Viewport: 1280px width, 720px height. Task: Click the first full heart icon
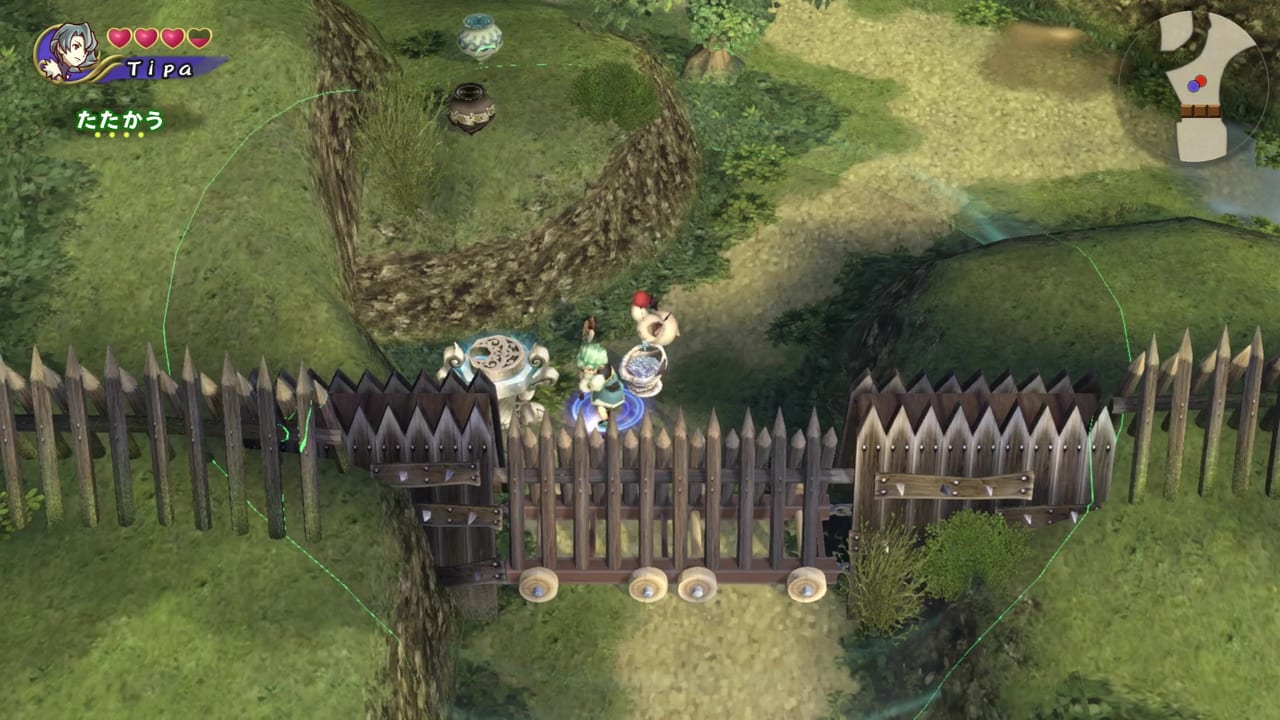(x=118, y=37)
